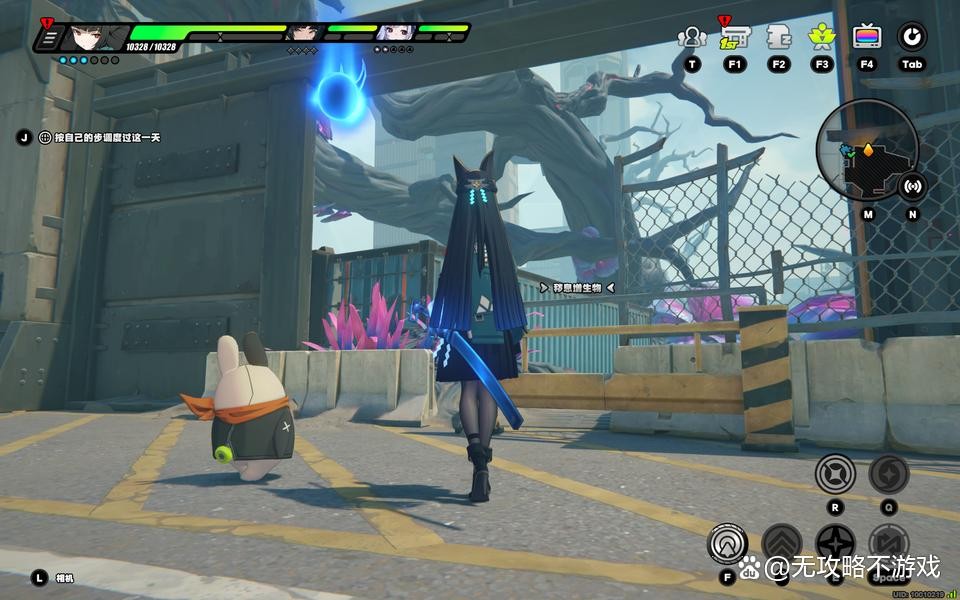
Task: Open the friends and co-op icon
Action: tap(692, 38)
